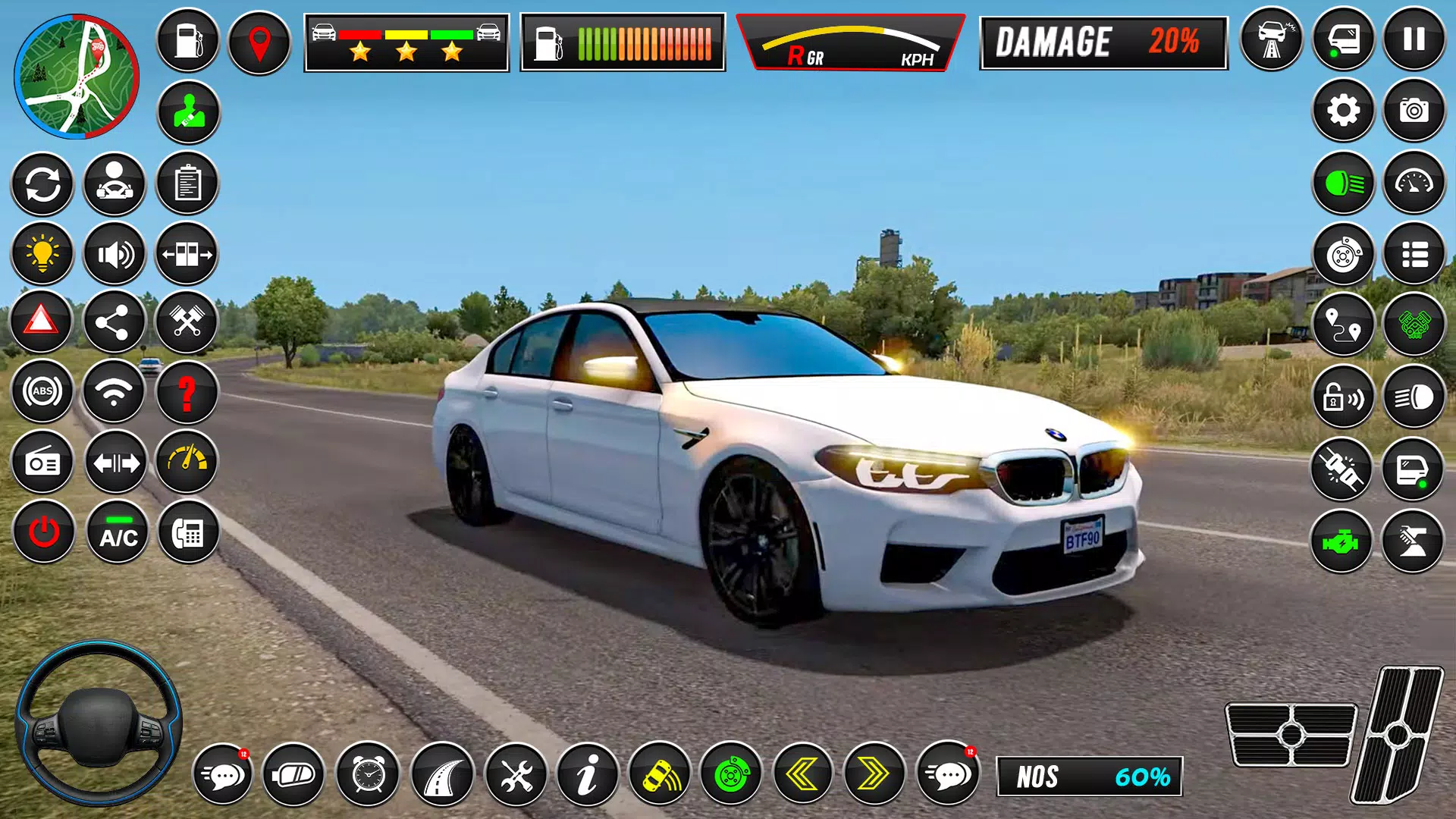Toggle the green headlight beam indicator
The image size is (1456, 819).
(x=1341, y=184)
